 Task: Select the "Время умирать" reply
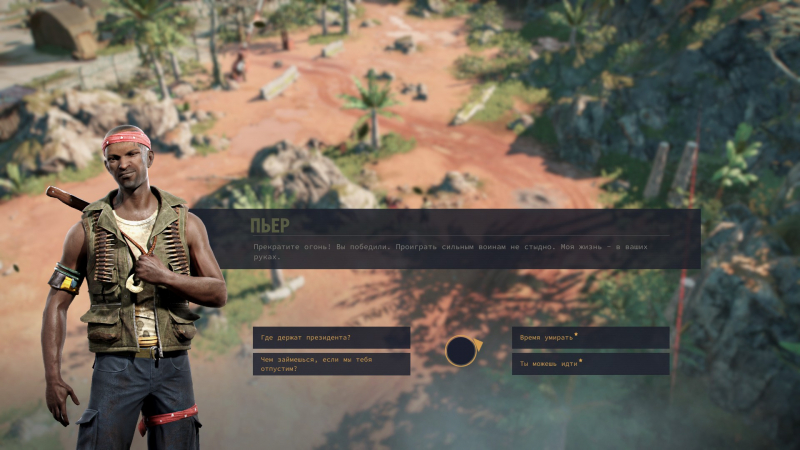pos(590,338)
